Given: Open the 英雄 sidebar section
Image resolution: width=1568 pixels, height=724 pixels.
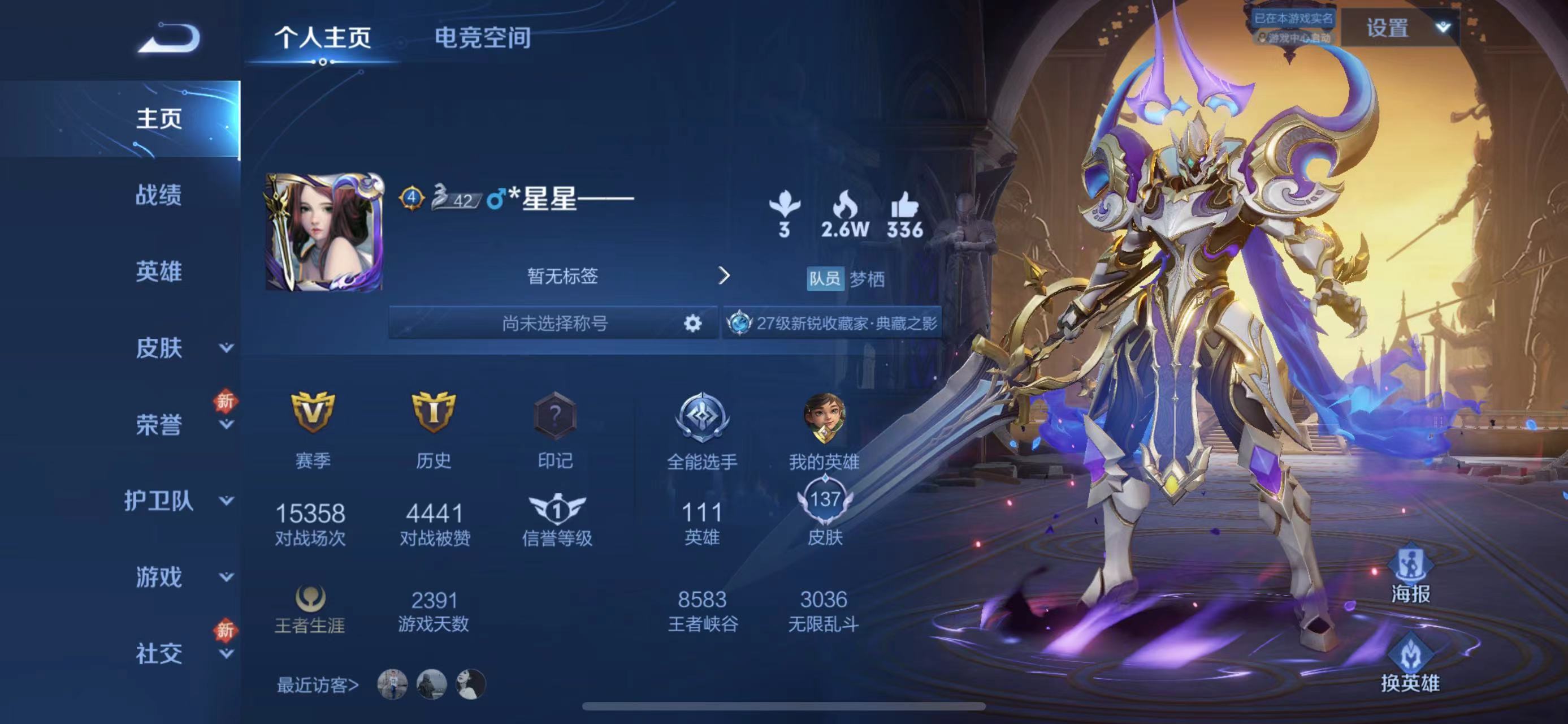Looking at the screenshot, I should [x=158, y=271].
